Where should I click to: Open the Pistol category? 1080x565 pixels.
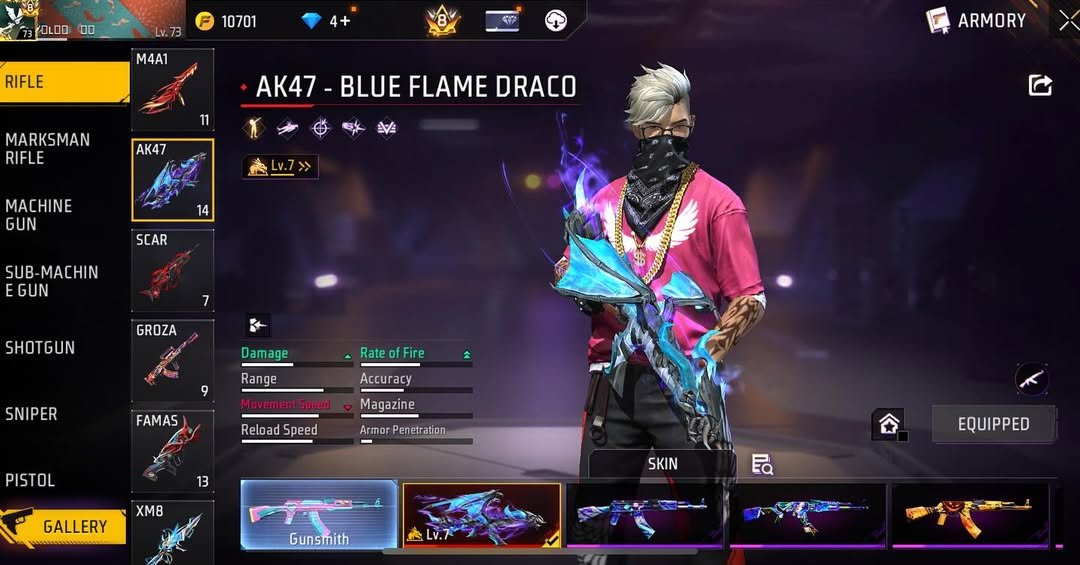pos(60,480)
